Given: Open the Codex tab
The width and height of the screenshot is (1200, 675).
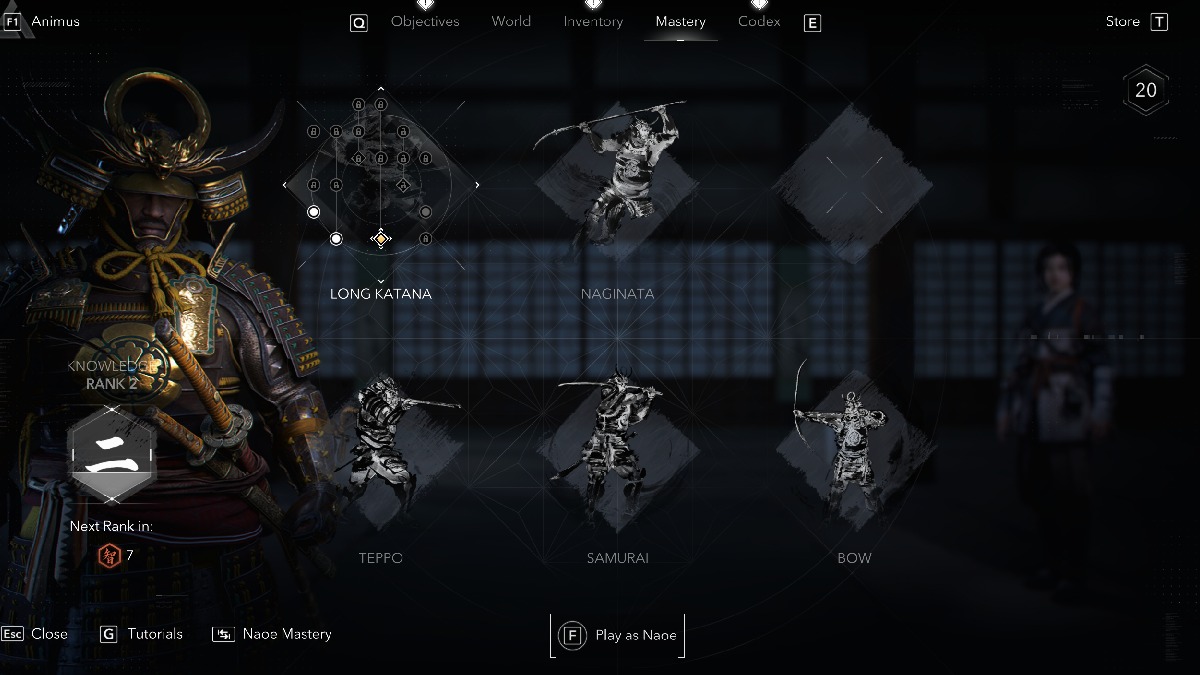Looking at the screenshot, I should tap(759, 22).
